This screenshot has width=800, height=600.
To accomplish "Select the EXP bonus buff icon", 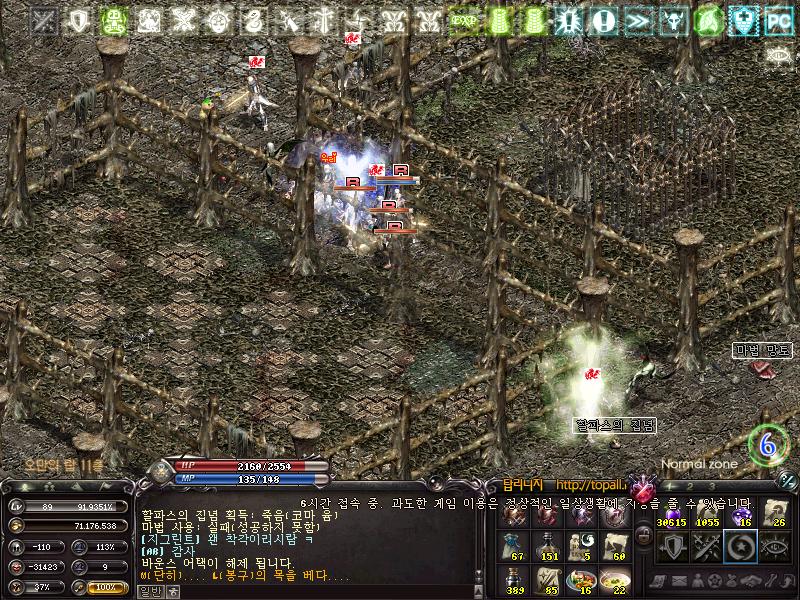I will pyautogui.click(x=462, y=20).
